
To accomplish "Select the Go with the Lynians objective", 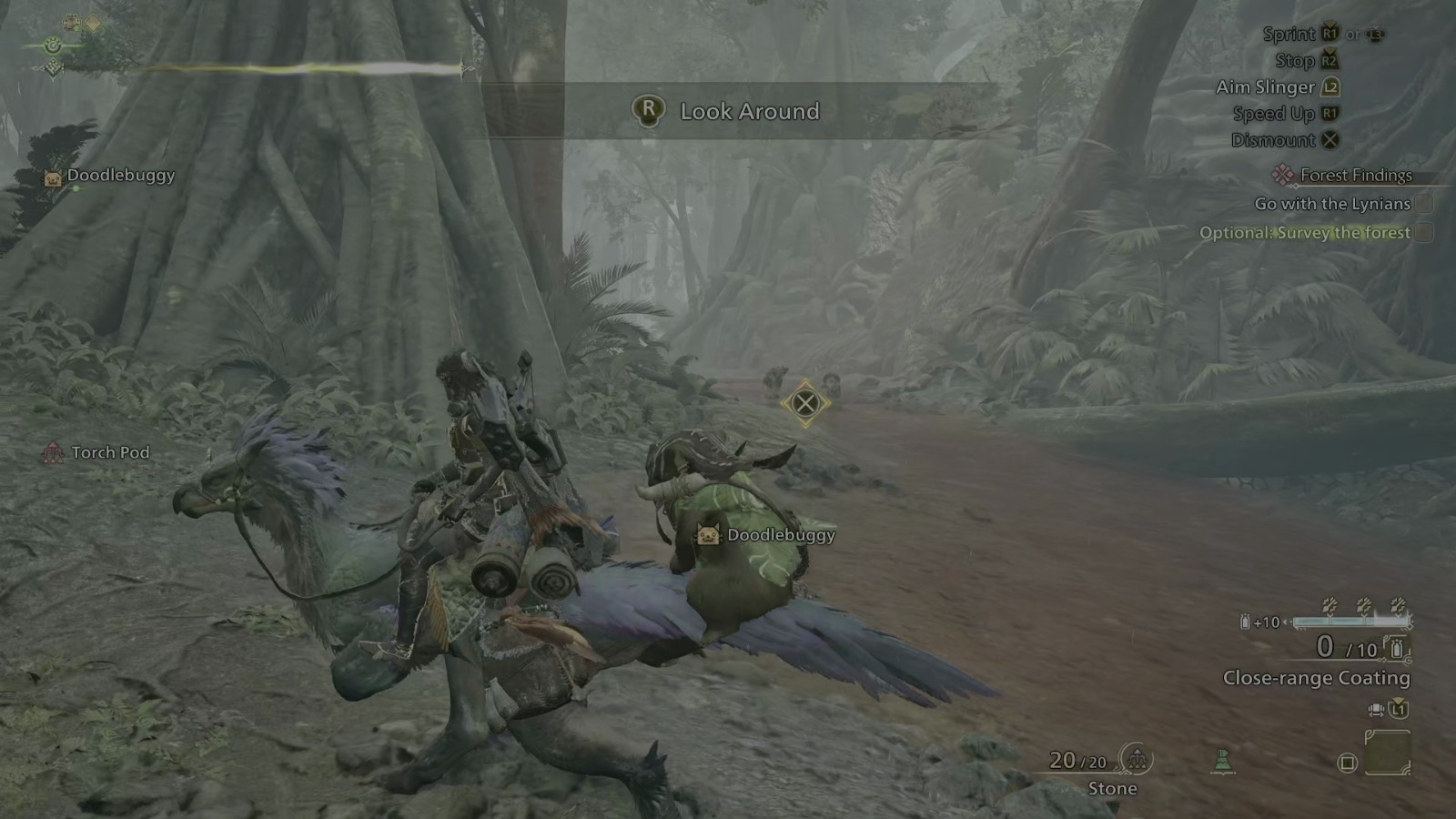I will pyautogui.click(x=1334, y=204).
